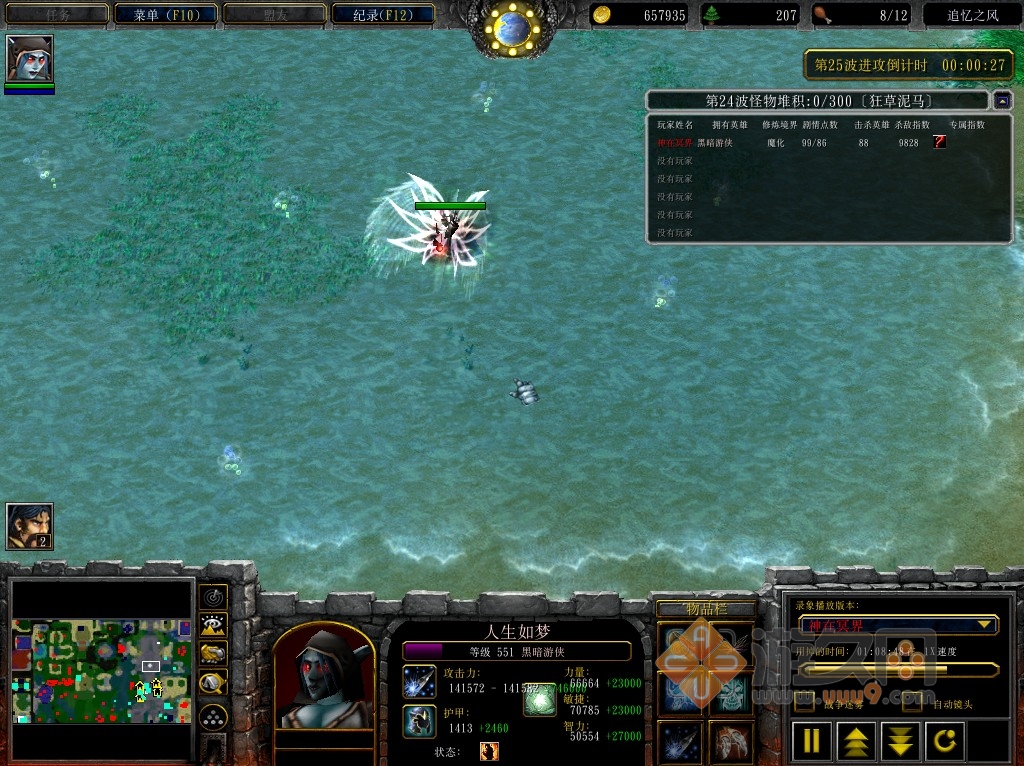The image size is (1024, 766).
Task: Click the Dark Ranger unit portrait
Action: point(323,679)
